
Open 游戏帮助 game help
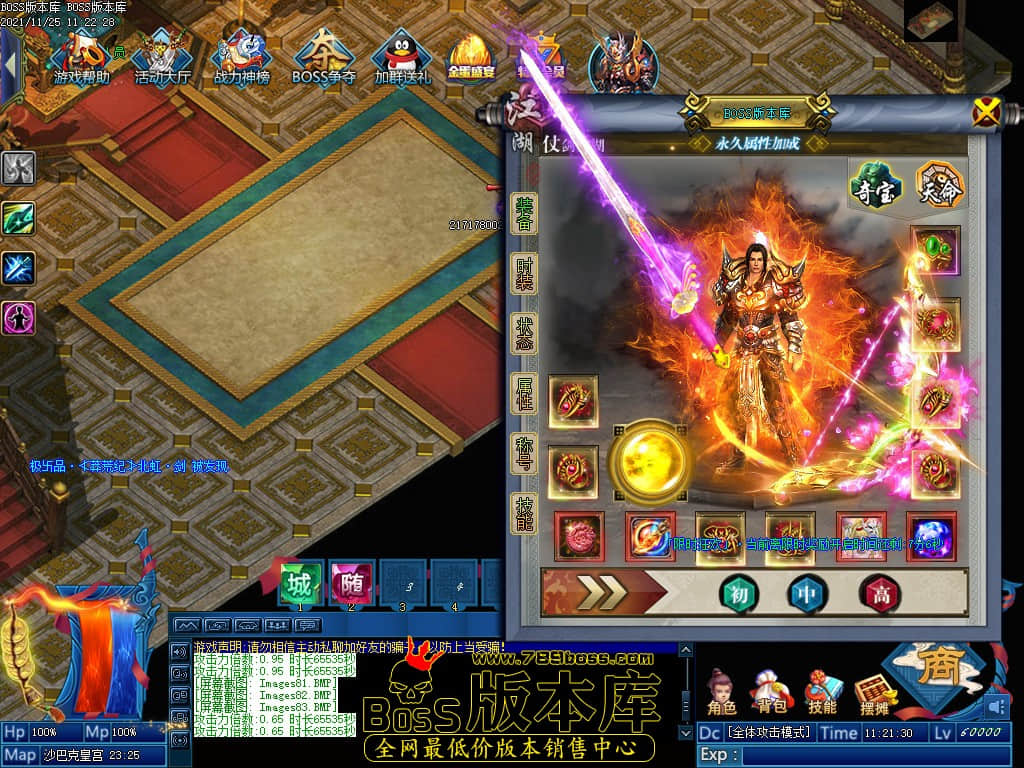[x=81, y=58]
